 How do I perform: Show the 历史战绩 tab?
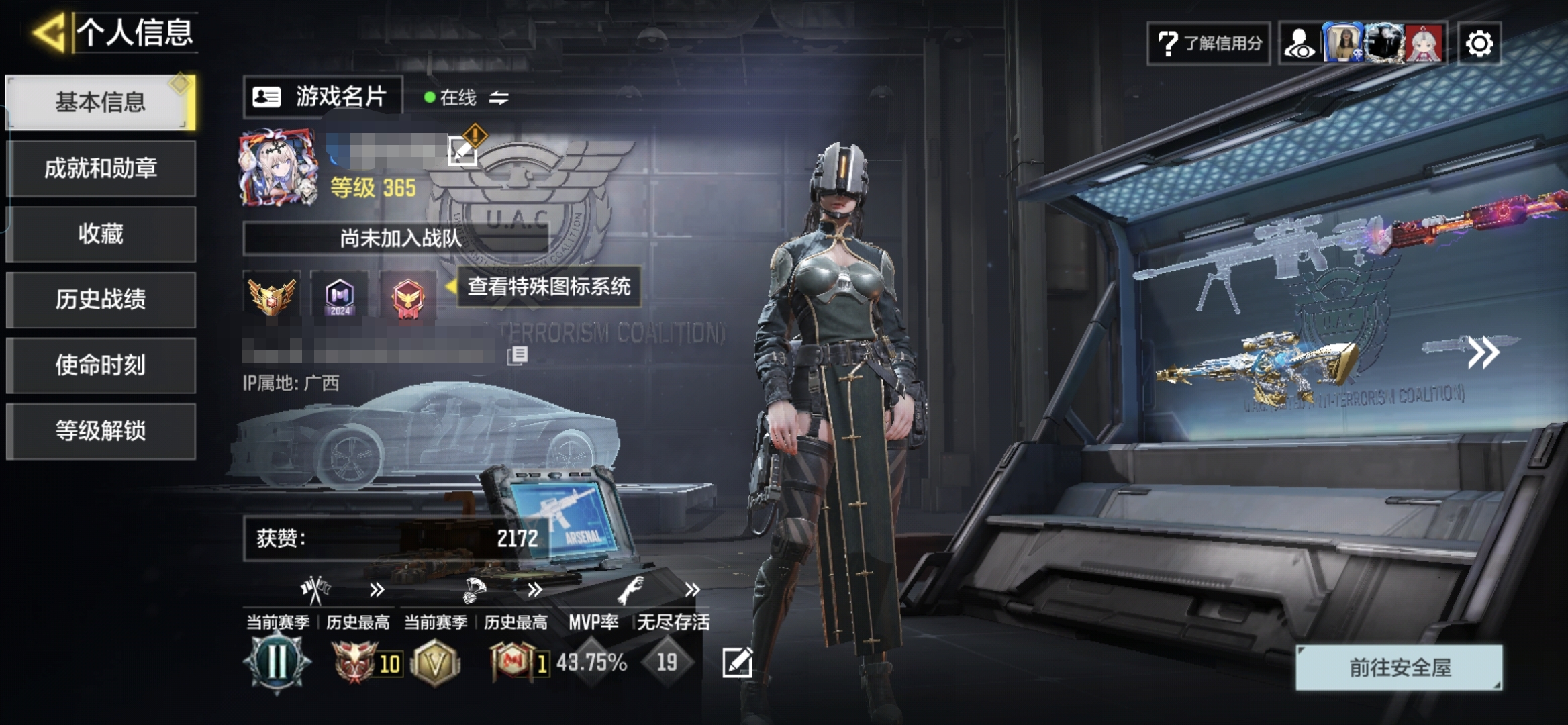tap(101, 299)
